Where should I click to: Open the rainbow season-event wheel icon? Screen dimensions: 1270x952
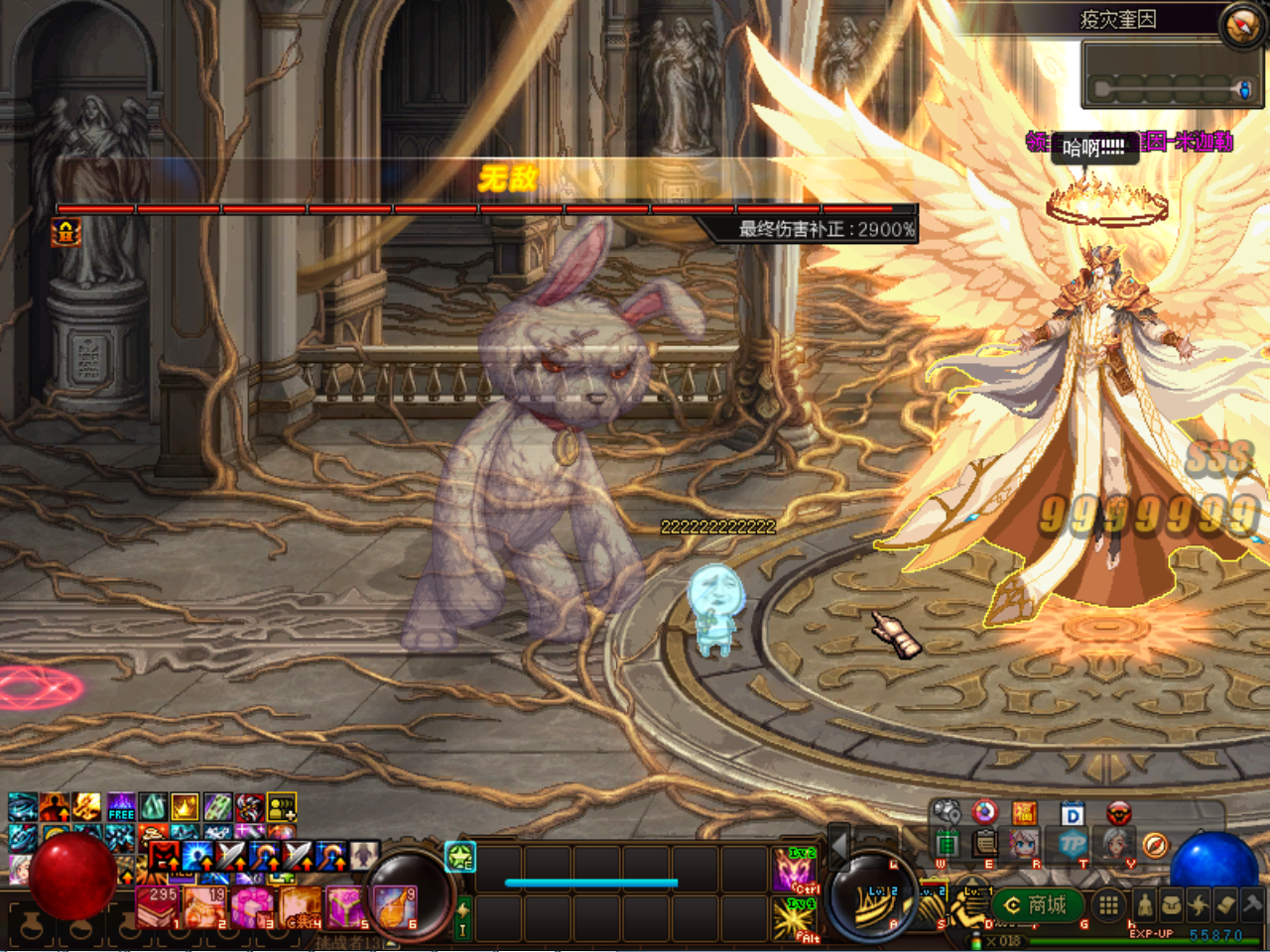[984, 811]
